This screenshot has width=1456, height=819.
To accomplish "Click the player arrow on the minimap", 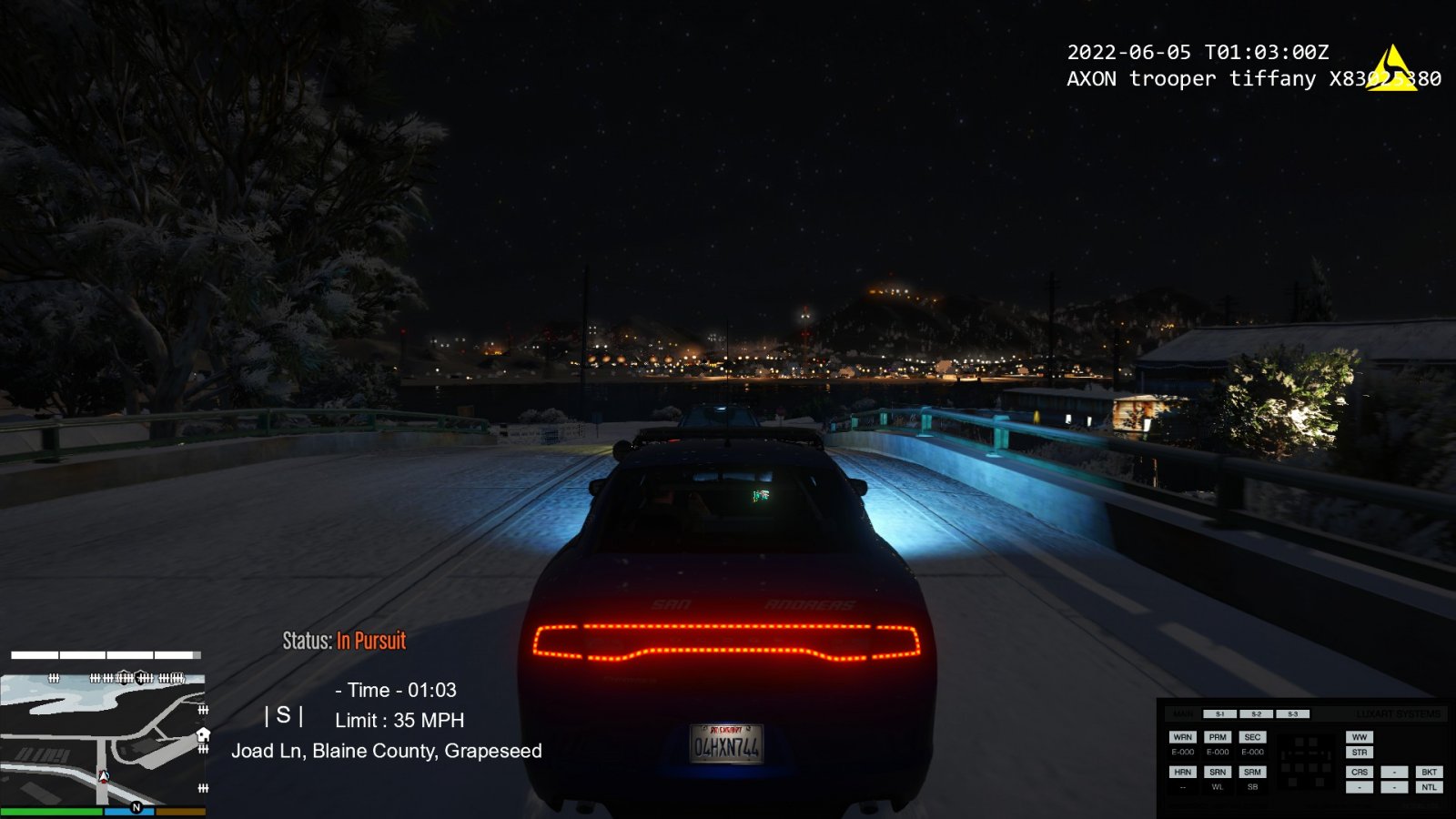I will pos(104,776).
